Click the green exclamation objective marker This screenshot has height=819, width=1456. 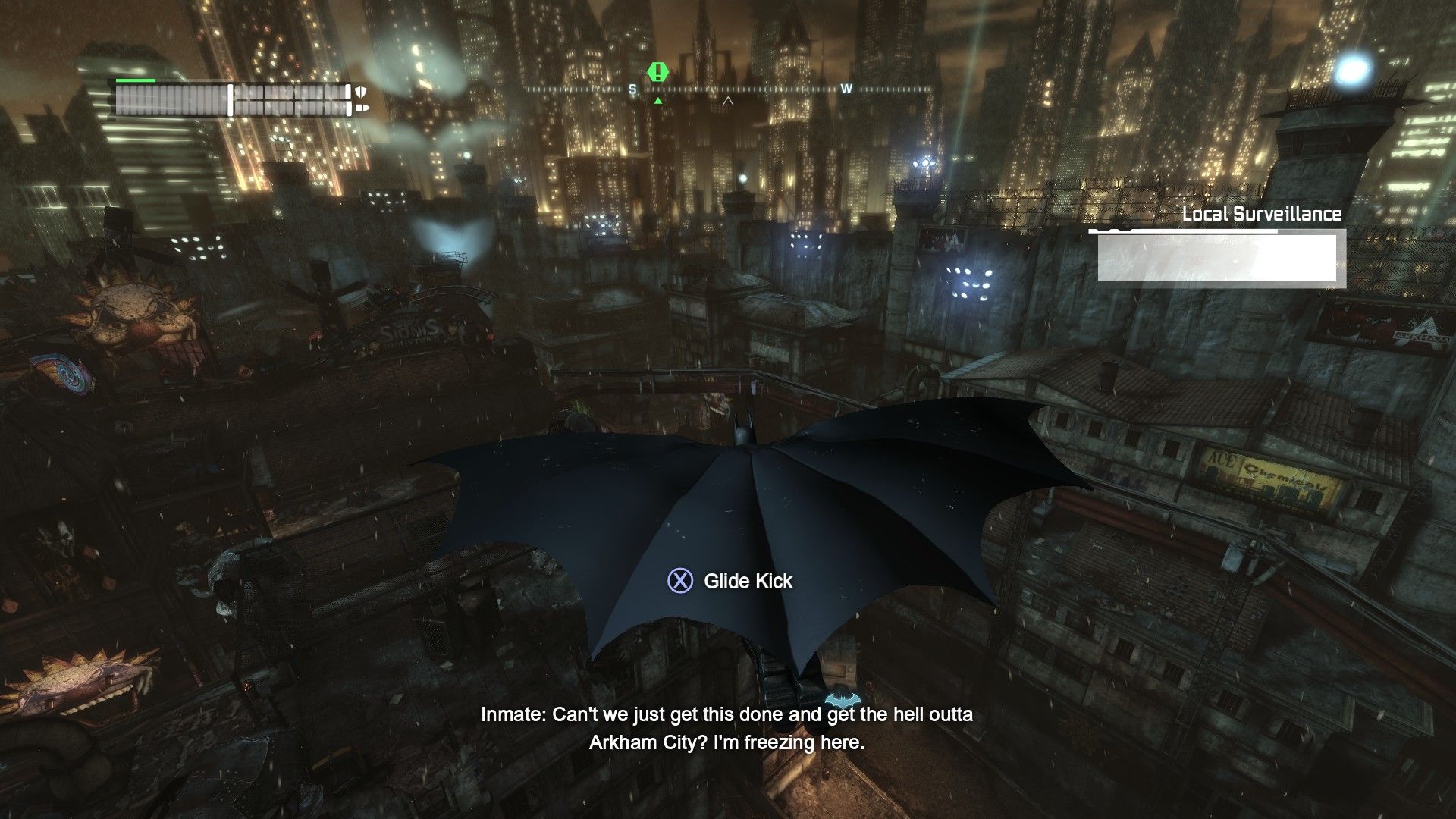(658, 73)
